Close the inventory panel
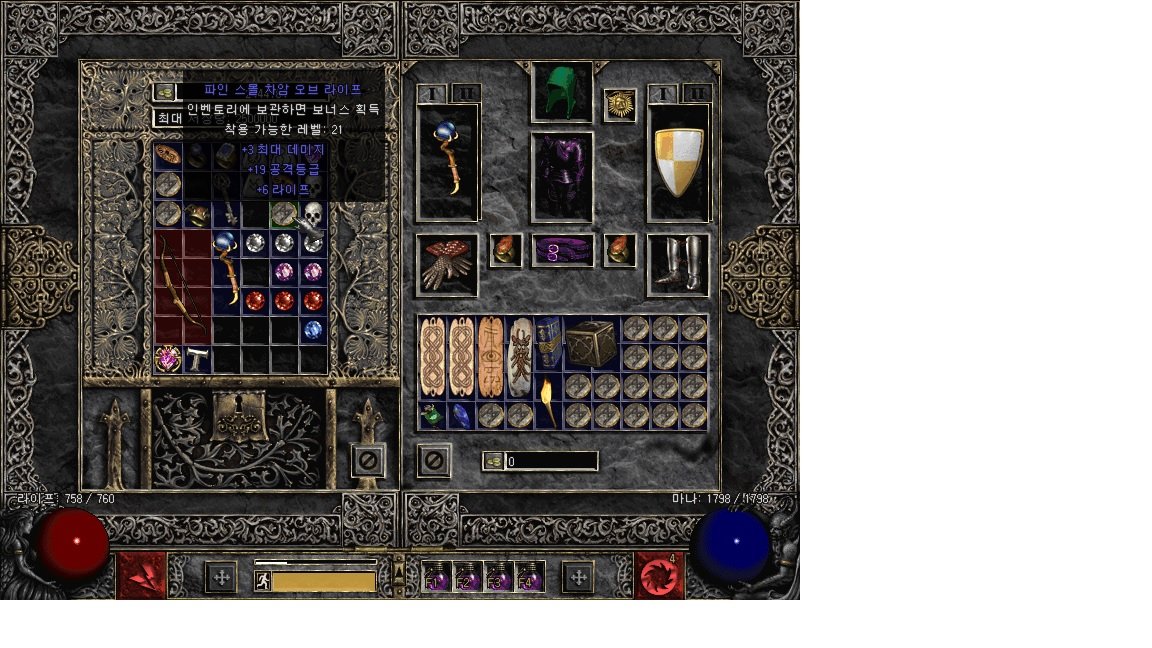This screenshot has width=1152, height=648. click(433, 461)
